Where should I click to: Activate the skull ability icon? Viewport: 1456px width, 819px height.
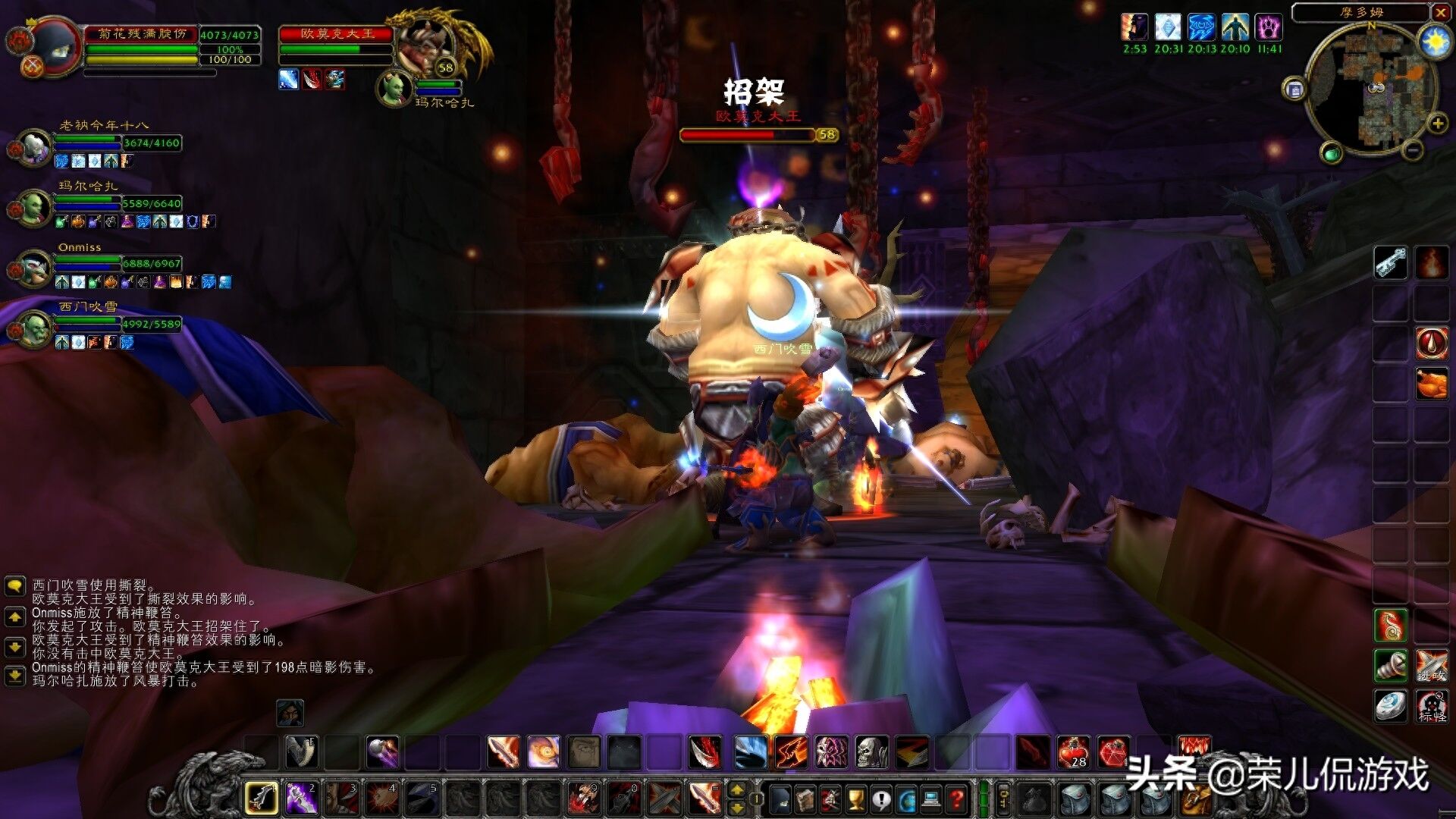(871, 752)
